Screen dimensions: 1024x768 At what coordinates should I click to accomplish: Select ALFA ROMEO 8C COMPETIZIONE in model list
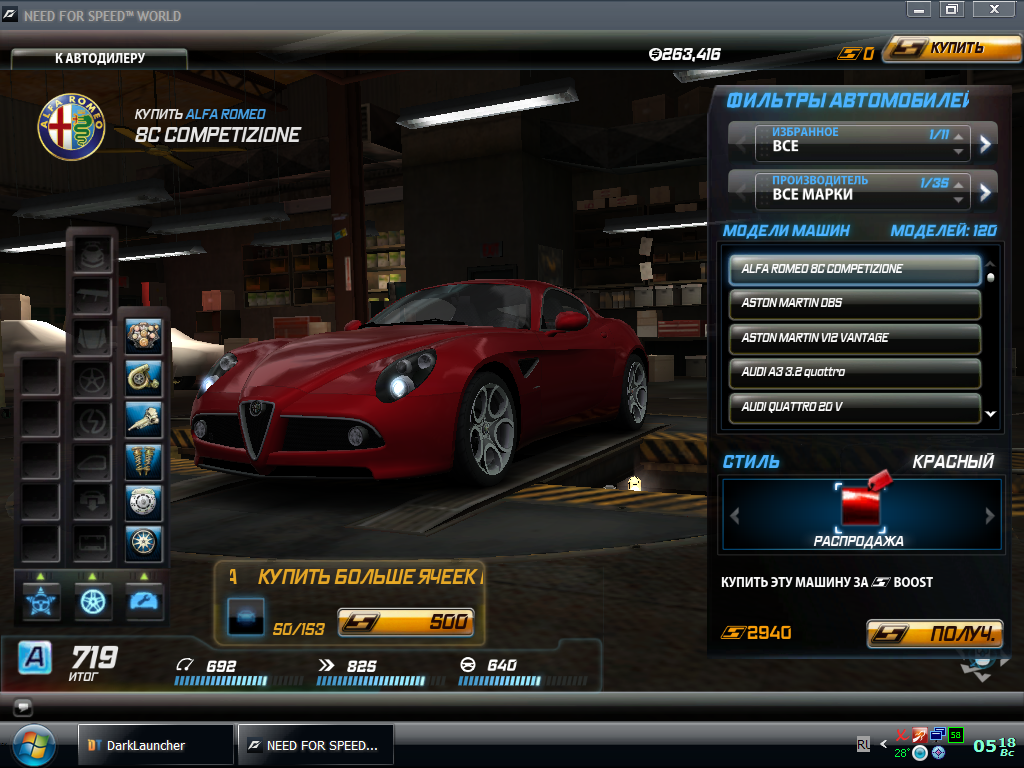(855, 269)
